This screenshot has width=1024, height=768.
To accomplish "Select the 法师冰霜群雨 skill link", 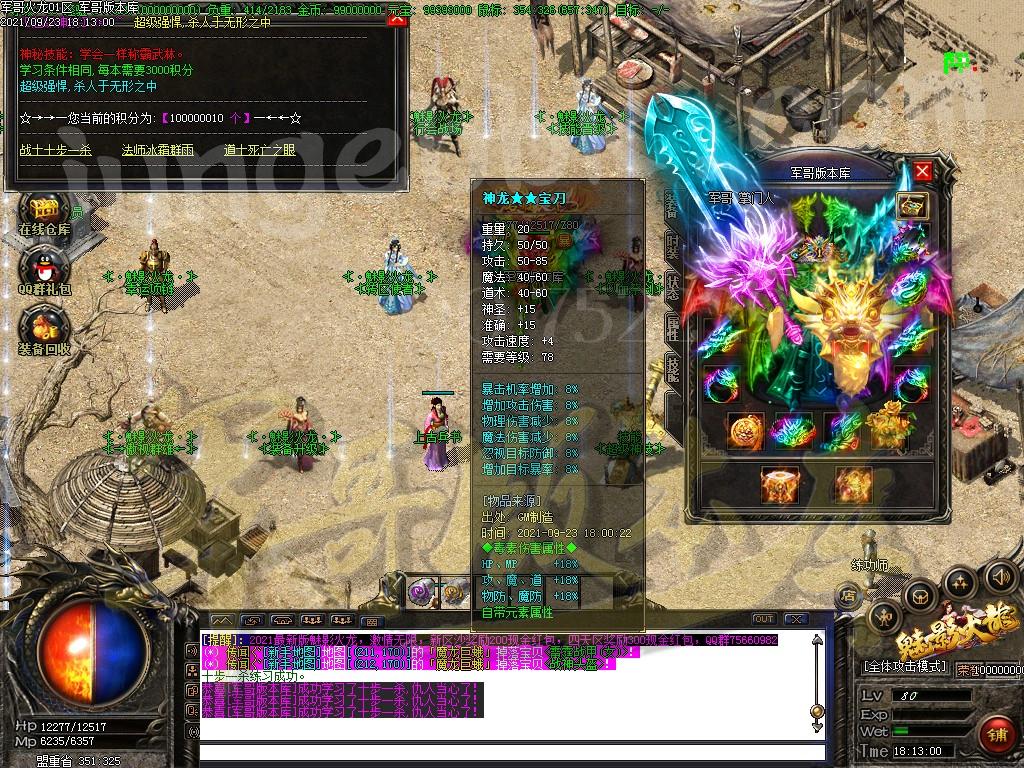I will click(x=158, y=150).
